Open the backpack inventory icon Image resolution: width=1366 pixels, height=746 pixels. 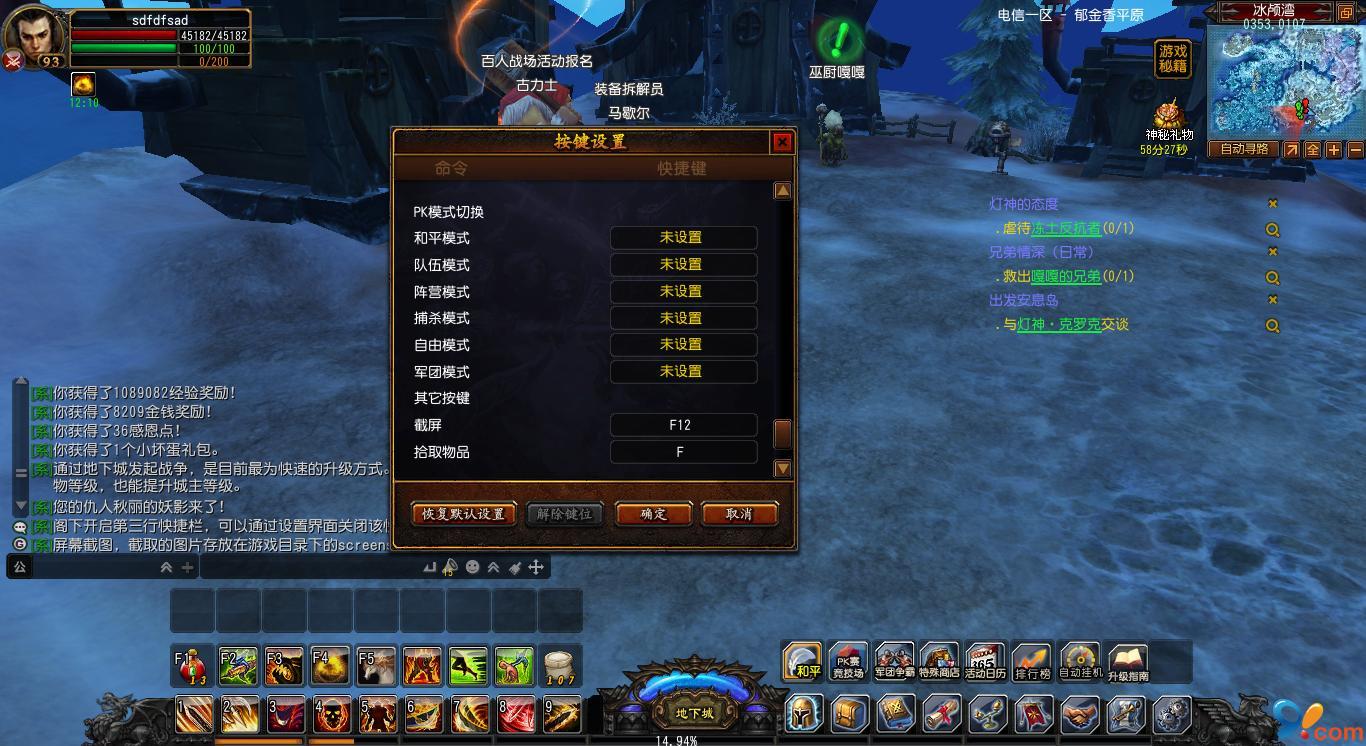[x=850, y=715]
